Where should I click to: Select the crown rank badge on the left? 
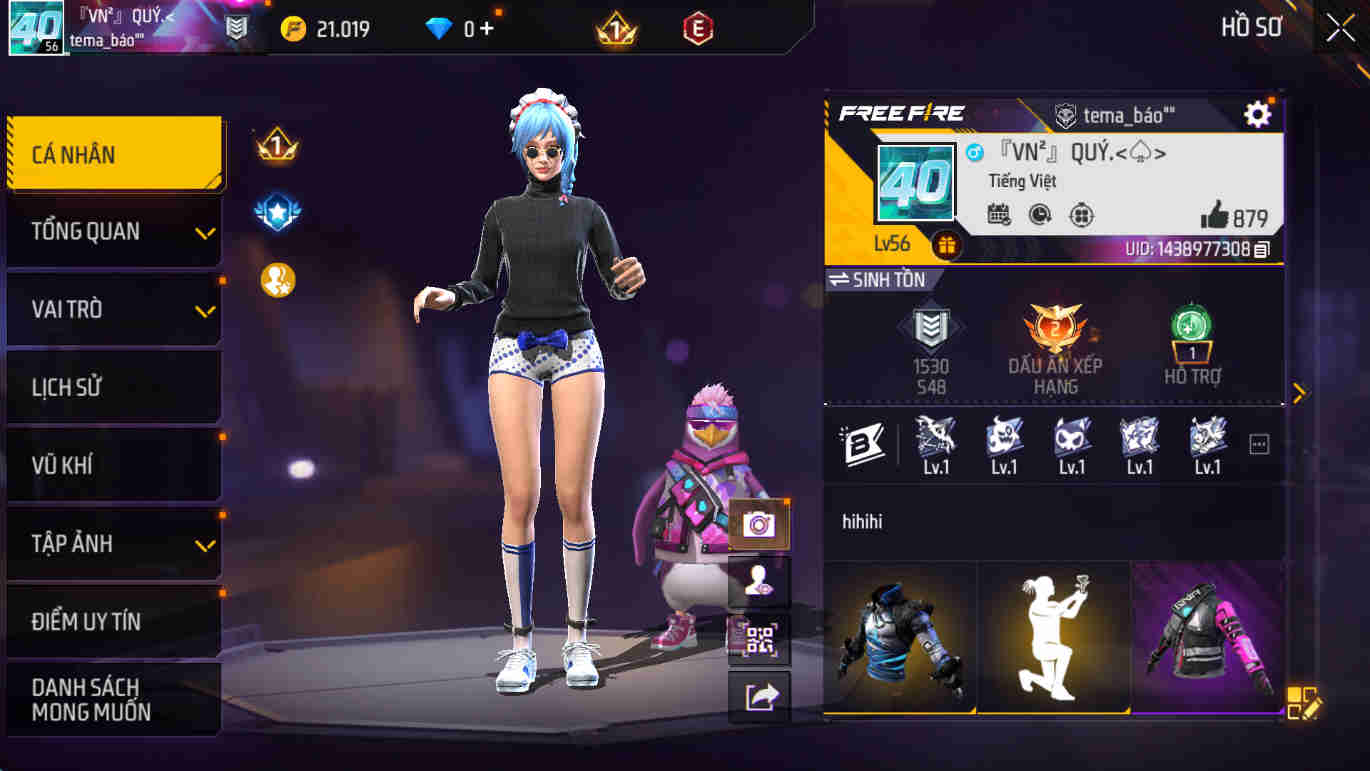point(279,144)
